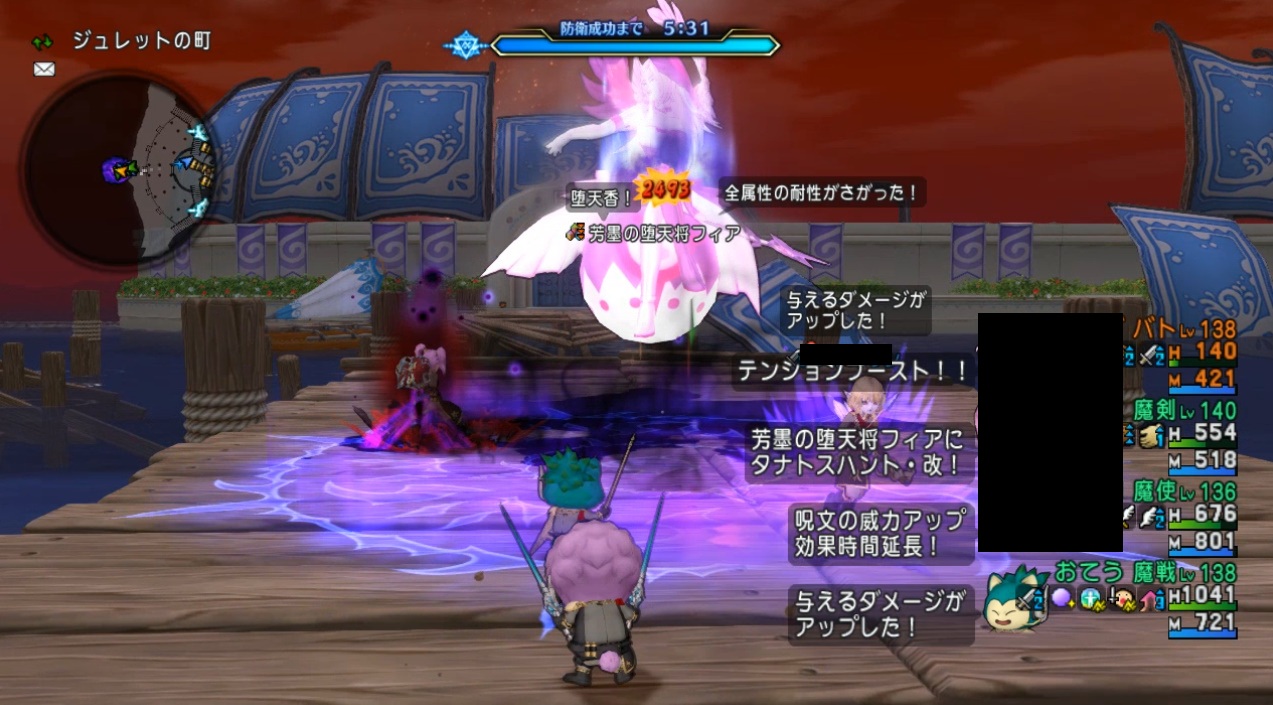The height and width of the screenshot is (705, 1273).
Task: Select party member おてう 魔戦 Lv 138
Action: [1145, 573]
